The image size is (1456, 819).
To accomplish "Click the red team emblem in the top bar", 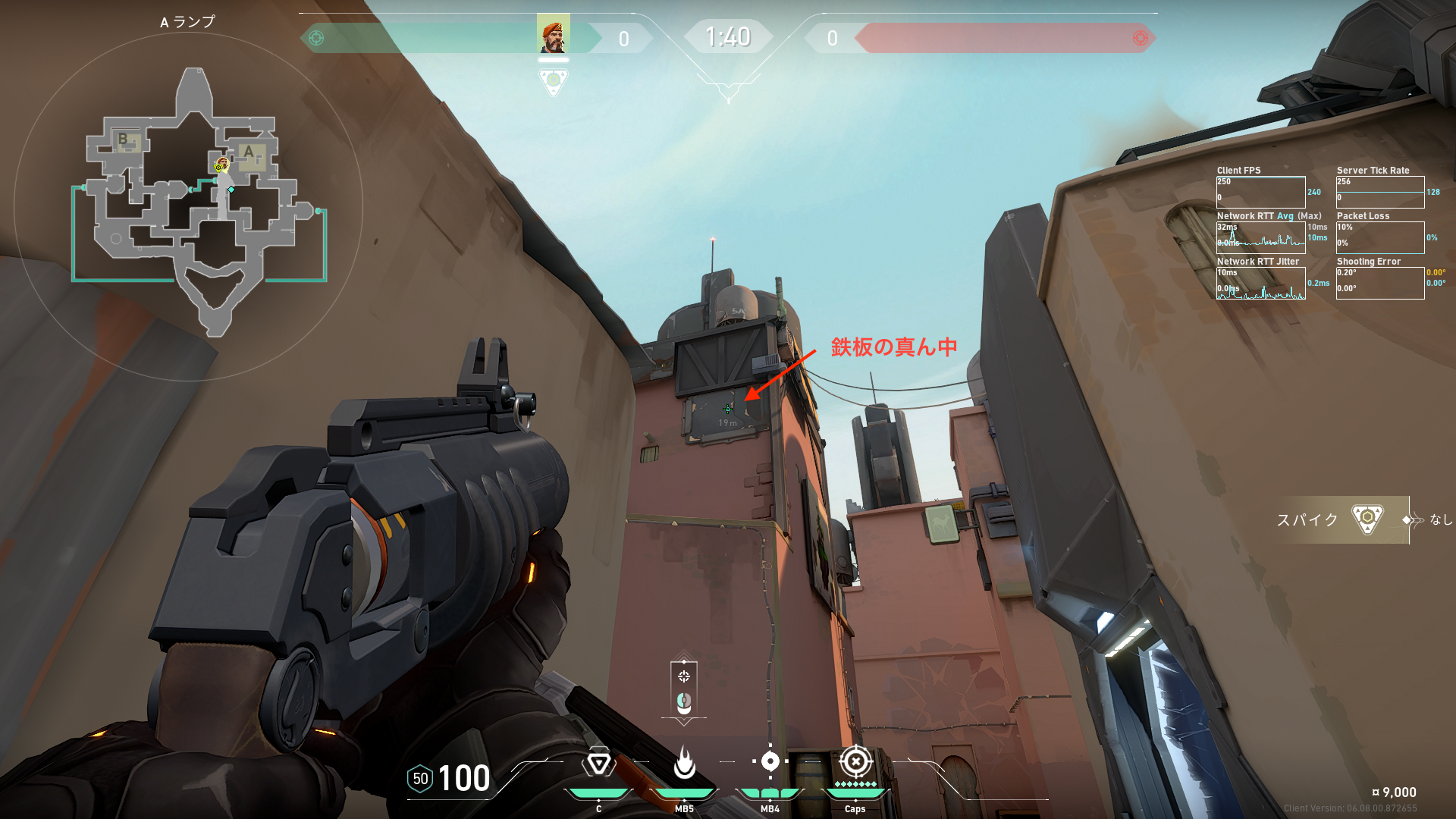I will coord(1140,38).
